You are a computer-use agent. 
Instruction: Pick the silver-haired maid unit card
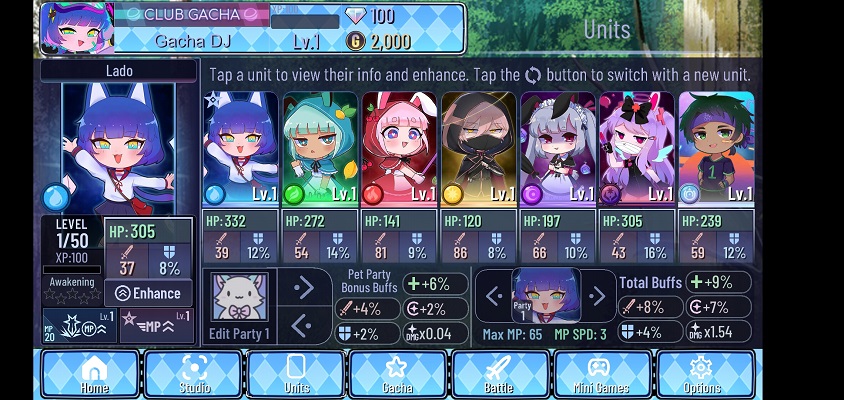557,148
